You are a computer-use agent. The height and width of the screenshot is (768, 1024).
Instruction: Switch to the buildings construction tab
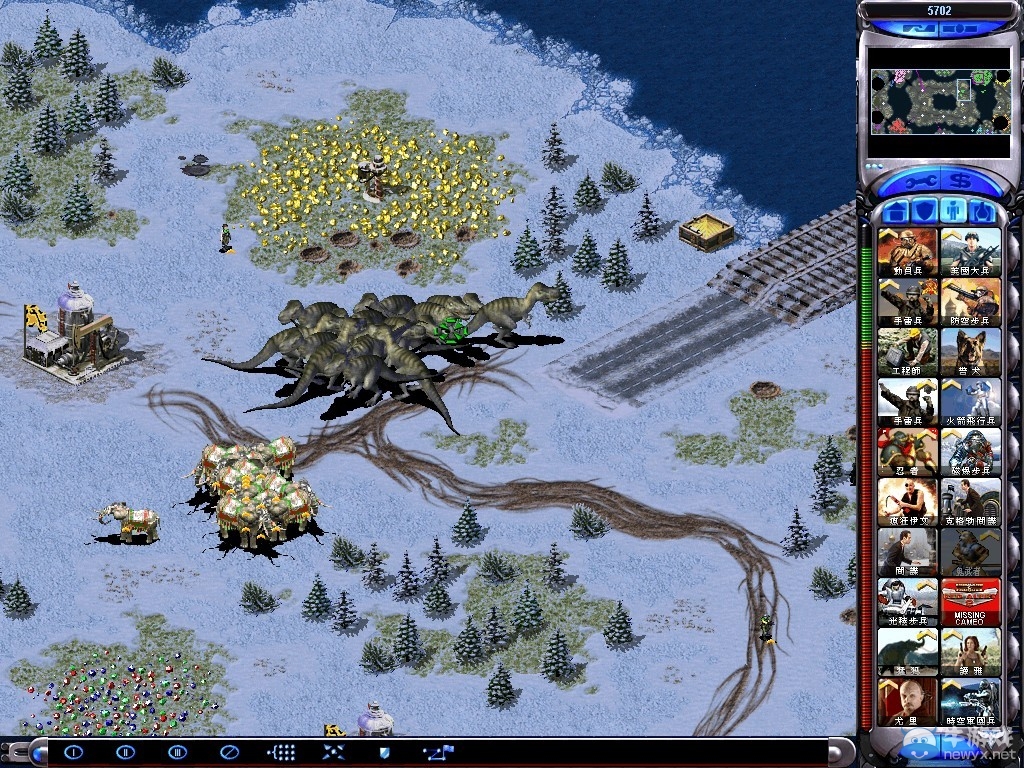point(895,212)
